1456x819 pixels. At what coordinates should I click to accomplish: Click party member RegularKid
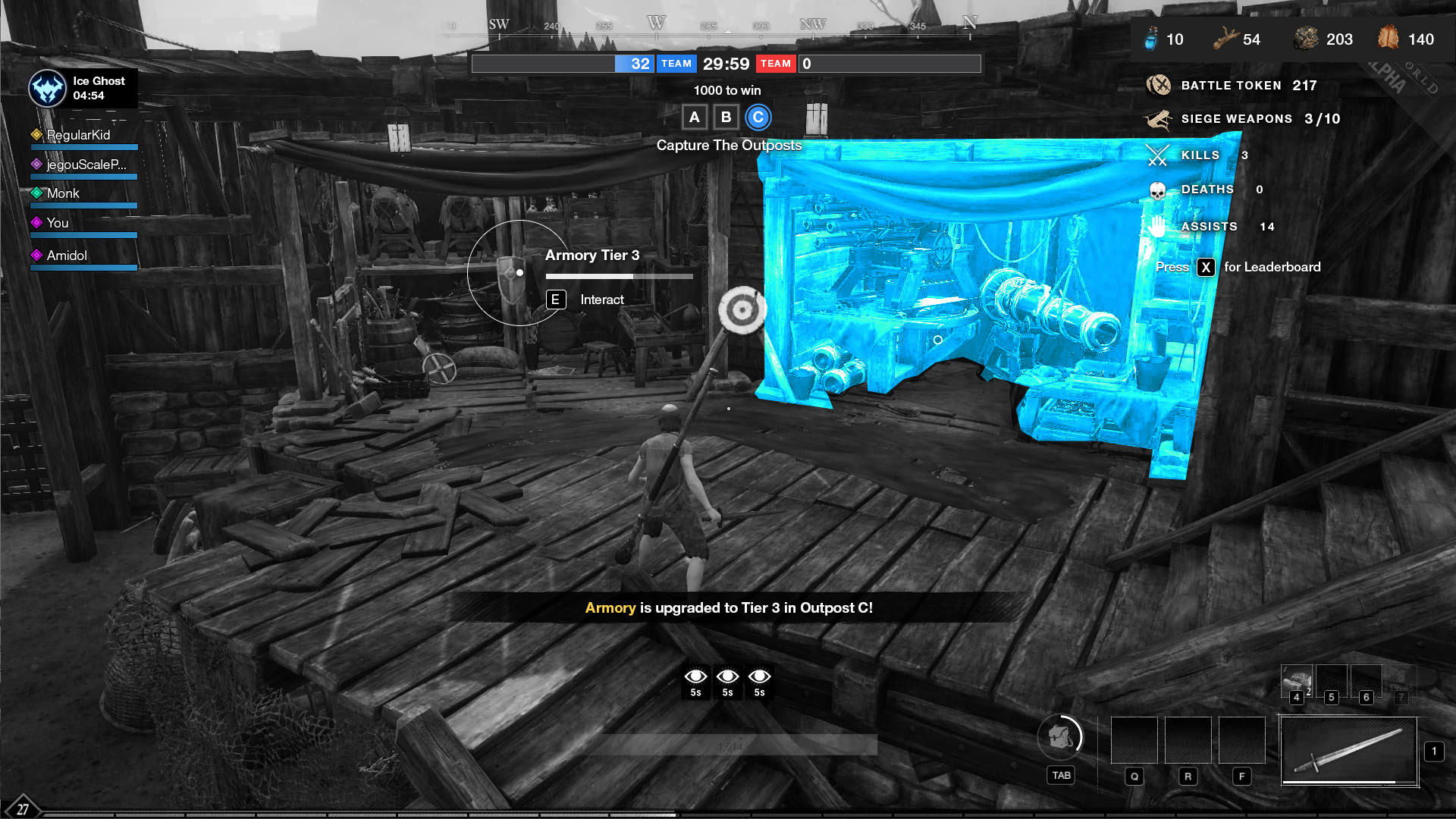point(78,135)
